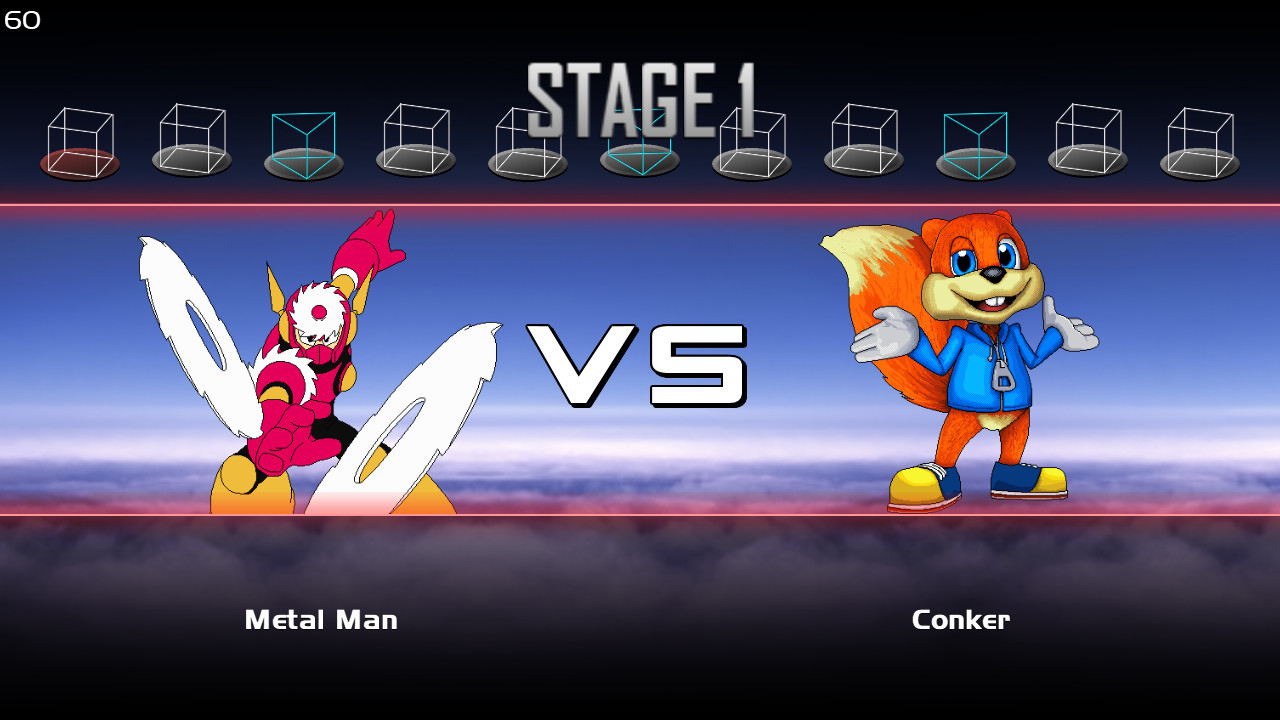Viewport: 1280px width, 720px height.
Task: Select the Conker name label
Action: [960, 619]
